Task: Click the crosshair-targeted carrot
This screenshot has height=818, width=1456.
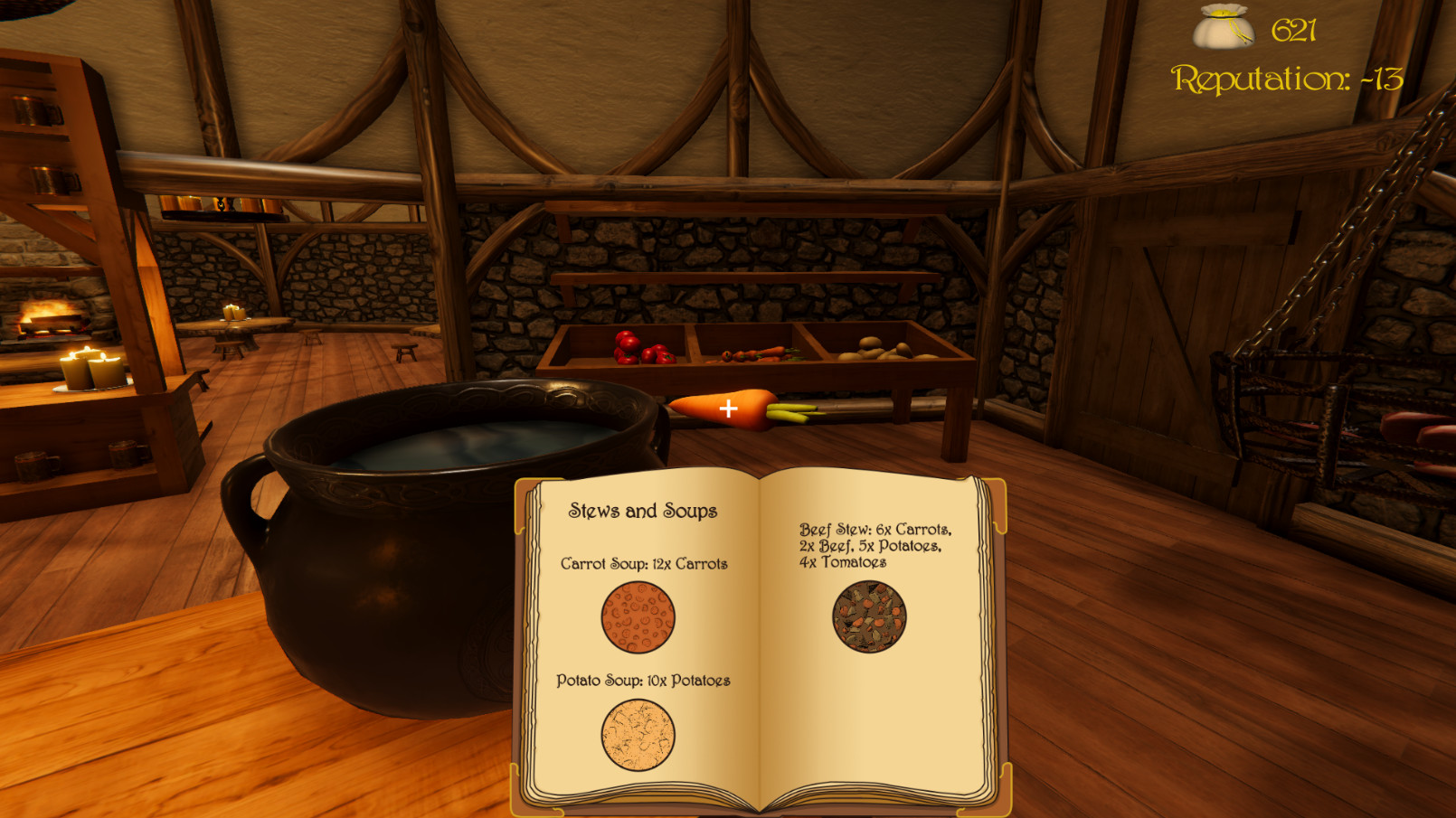Action: point(729,409)
